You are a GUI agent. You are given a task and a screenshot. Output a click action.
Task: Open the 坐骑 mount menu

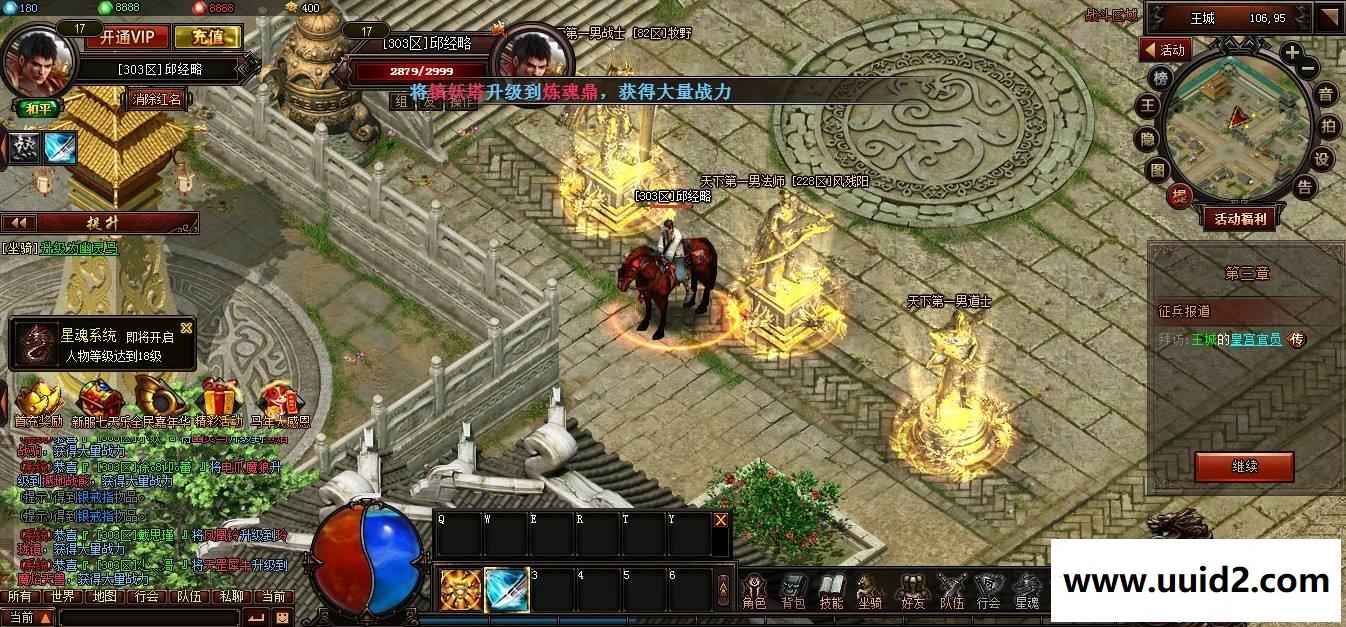pyautogui.click(x=870, y=590)
